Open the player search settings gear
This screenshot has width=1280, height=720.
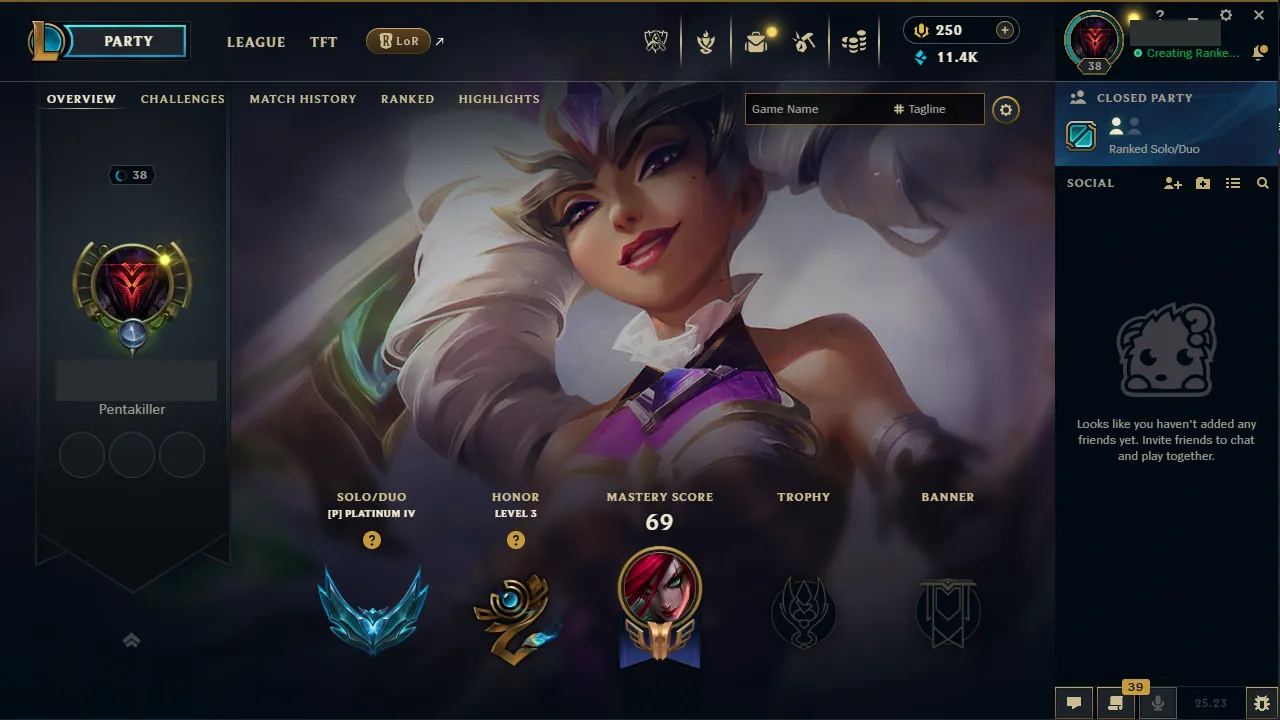[x=1006, y=110]
